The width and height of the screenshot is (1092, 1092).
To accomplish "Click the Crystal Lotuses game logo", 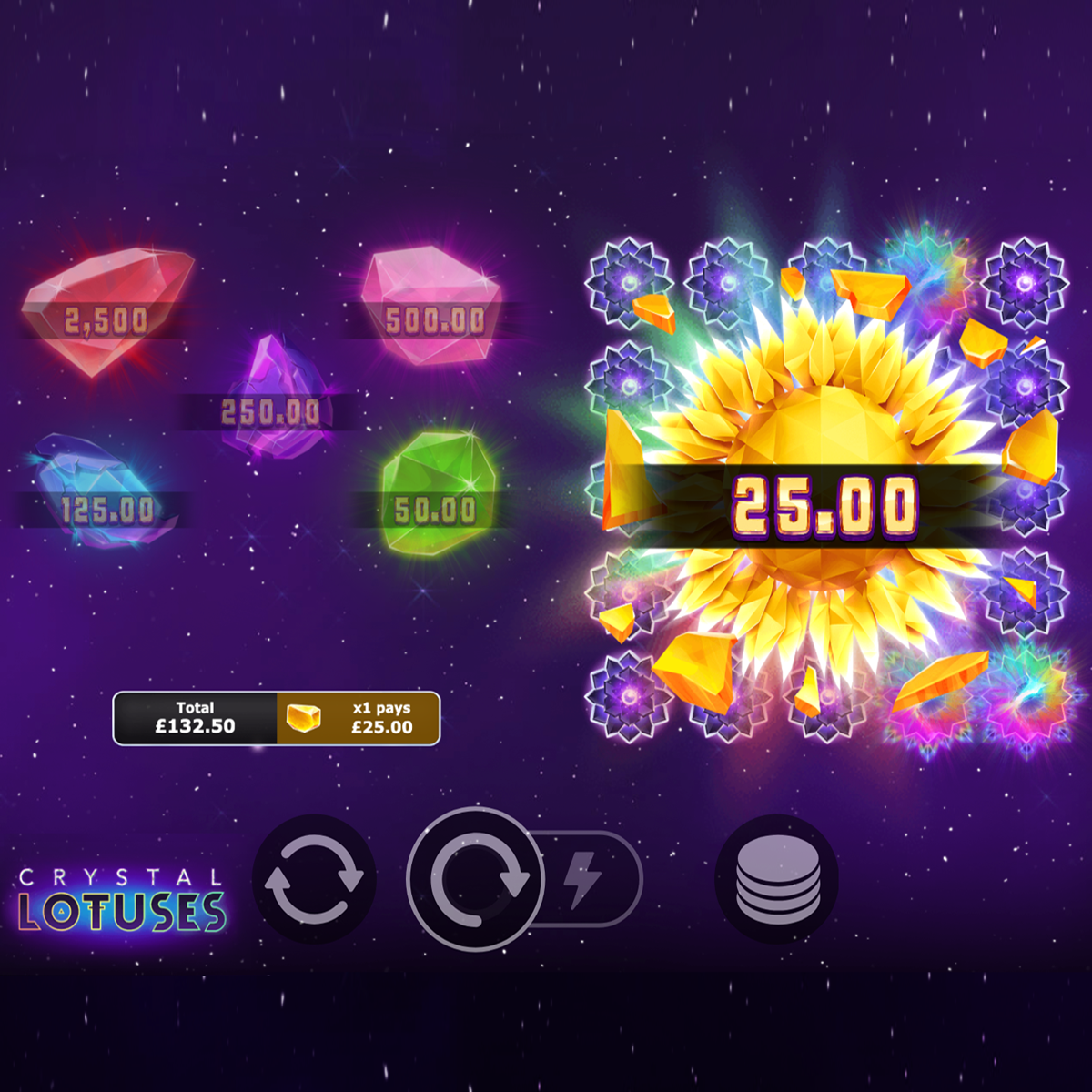I will 121,901.
